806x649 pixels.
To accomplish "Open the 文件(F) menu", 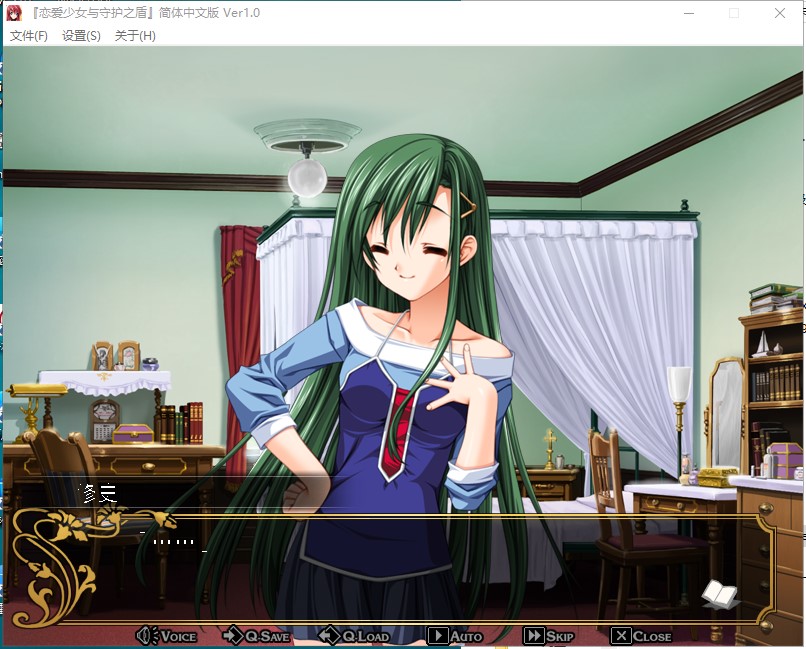I will click(29, 36).
